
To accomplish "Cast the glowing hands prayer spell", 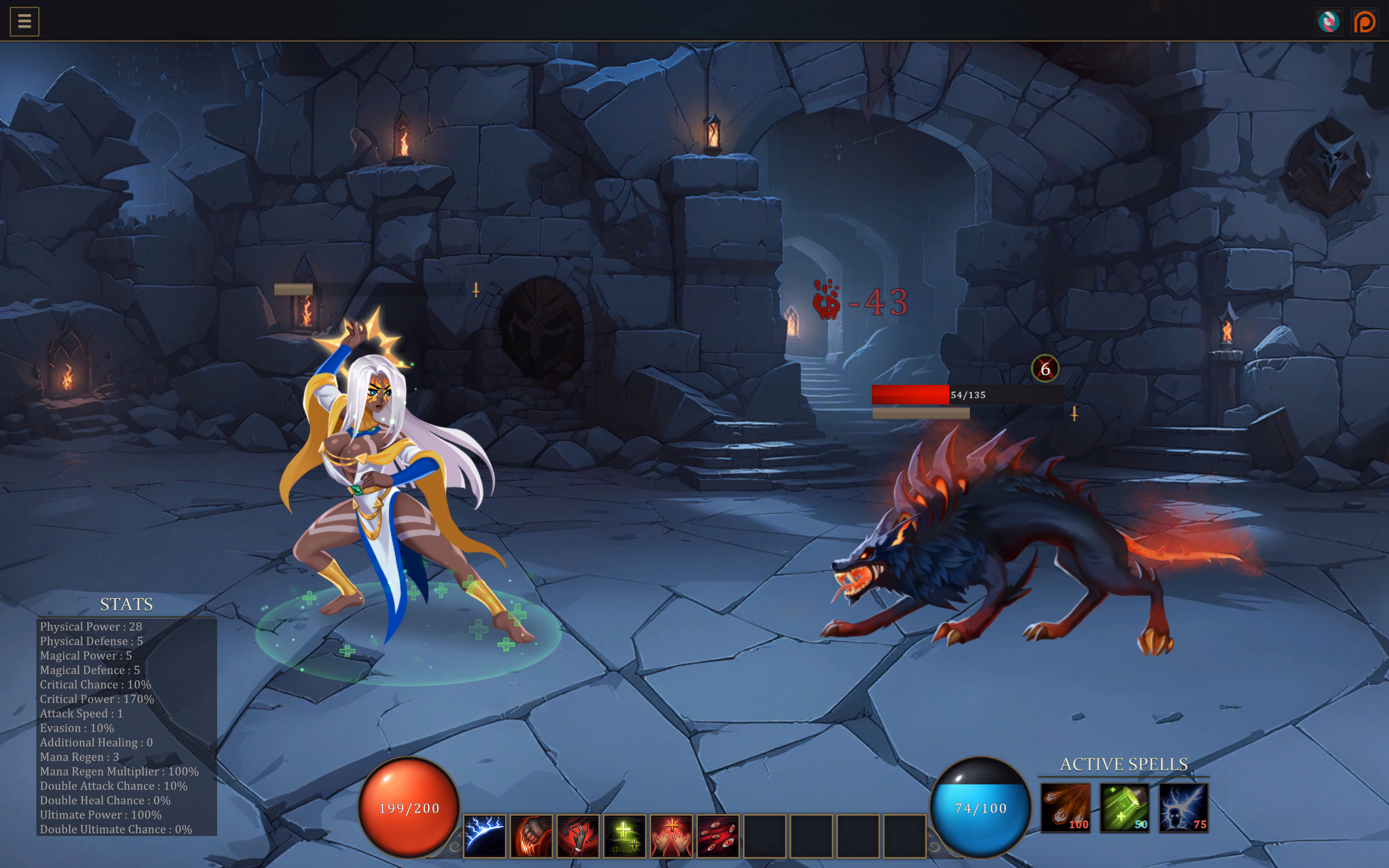I will pos(670,838).
